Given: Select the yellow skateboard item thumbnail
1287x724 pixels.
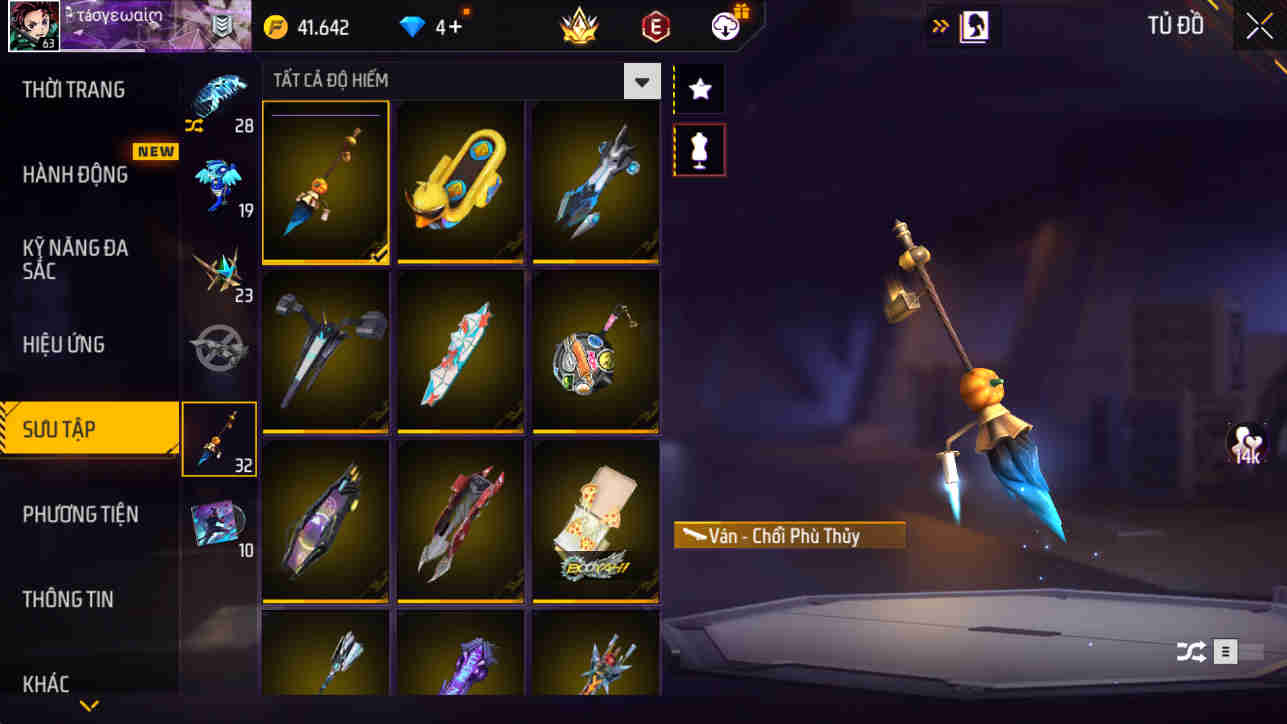Looking at the screenshot, I should (x=459, y=181).
